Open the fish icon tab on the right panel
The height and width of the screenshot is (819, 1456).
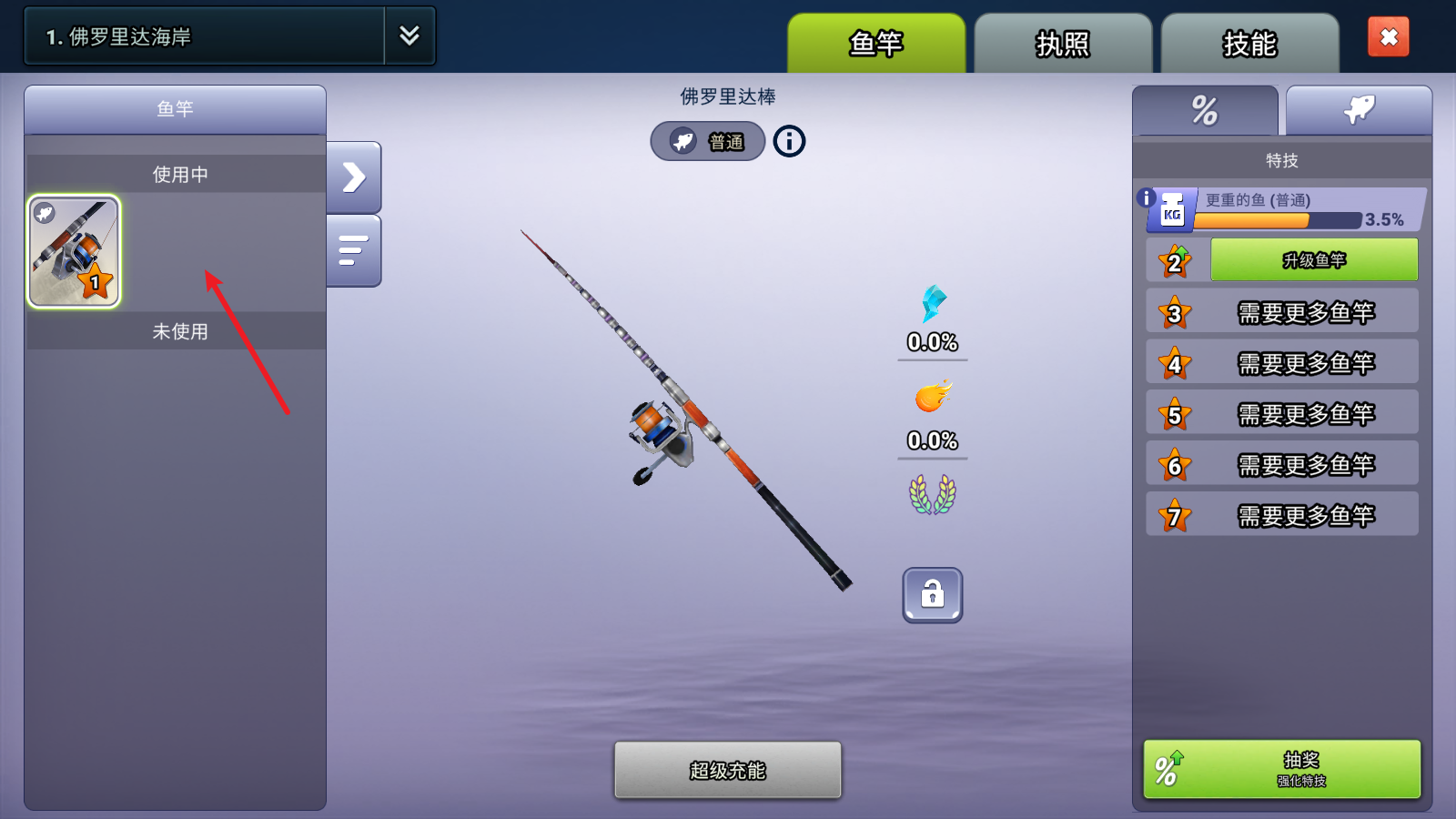(x=1359, y=107)
